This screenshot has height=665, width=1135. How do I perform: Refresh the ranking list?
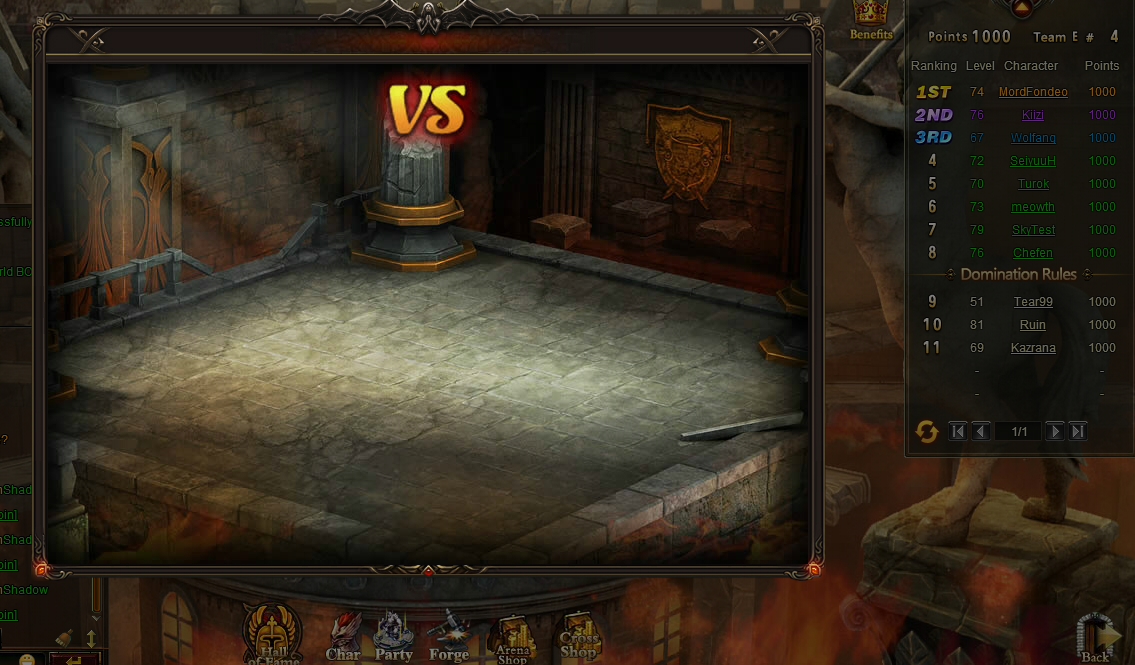click(x=927, y=432)
